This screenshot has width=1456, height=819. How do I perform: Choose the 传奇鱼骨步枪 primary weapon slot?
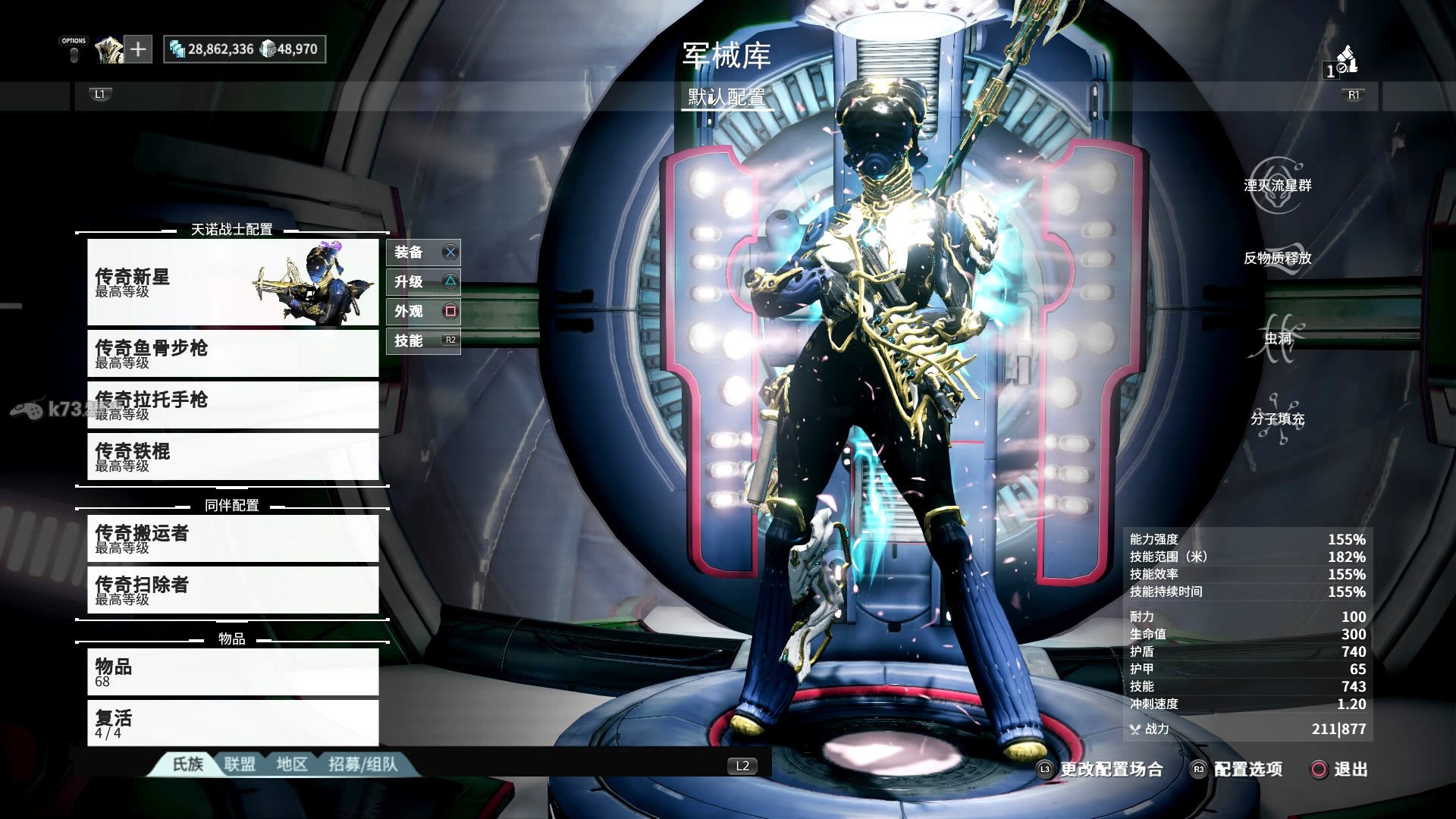click(233, 353)
